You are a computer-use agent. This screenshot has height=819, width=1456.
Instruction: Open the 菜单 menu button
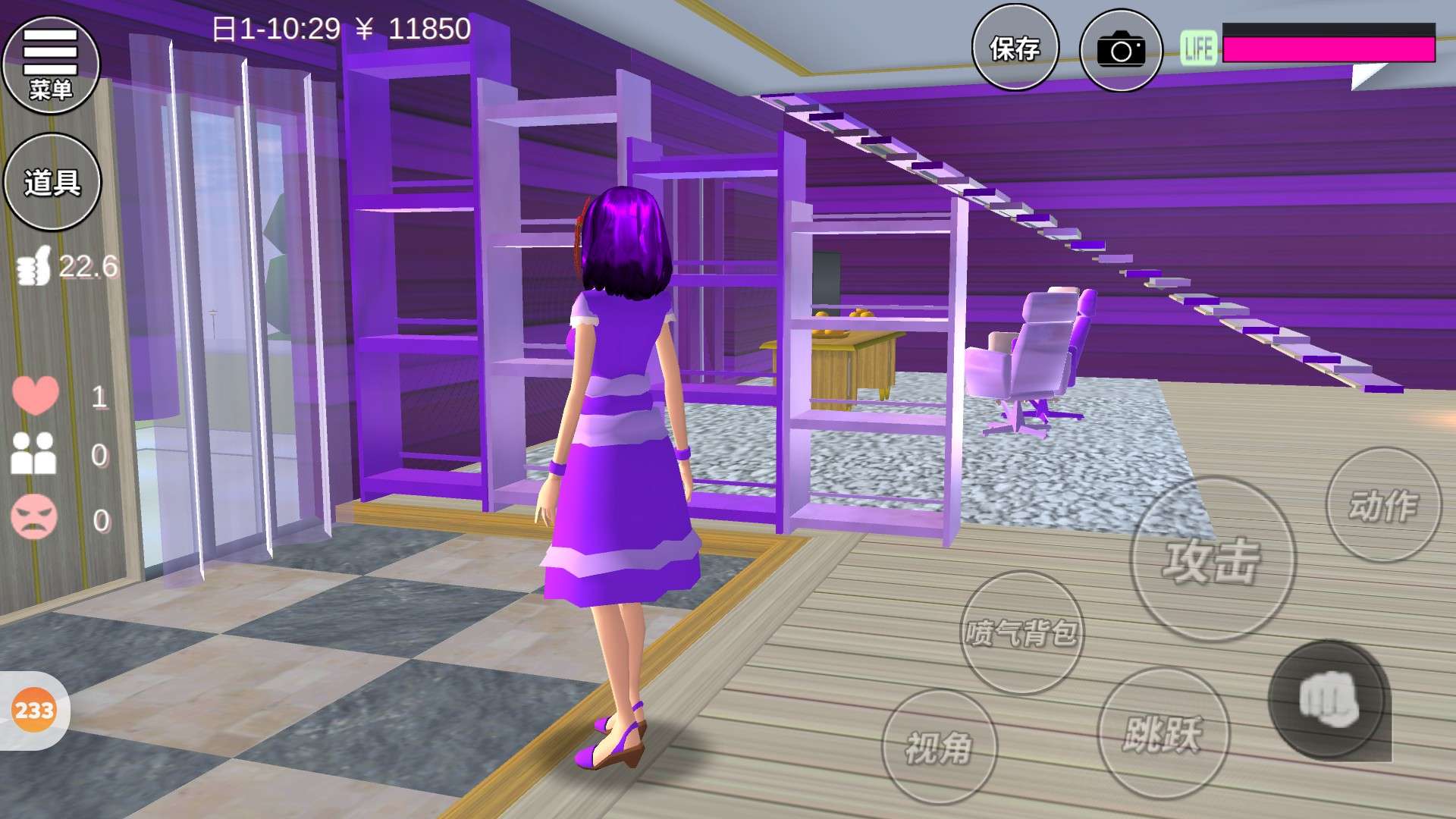[x=51, y=64]
